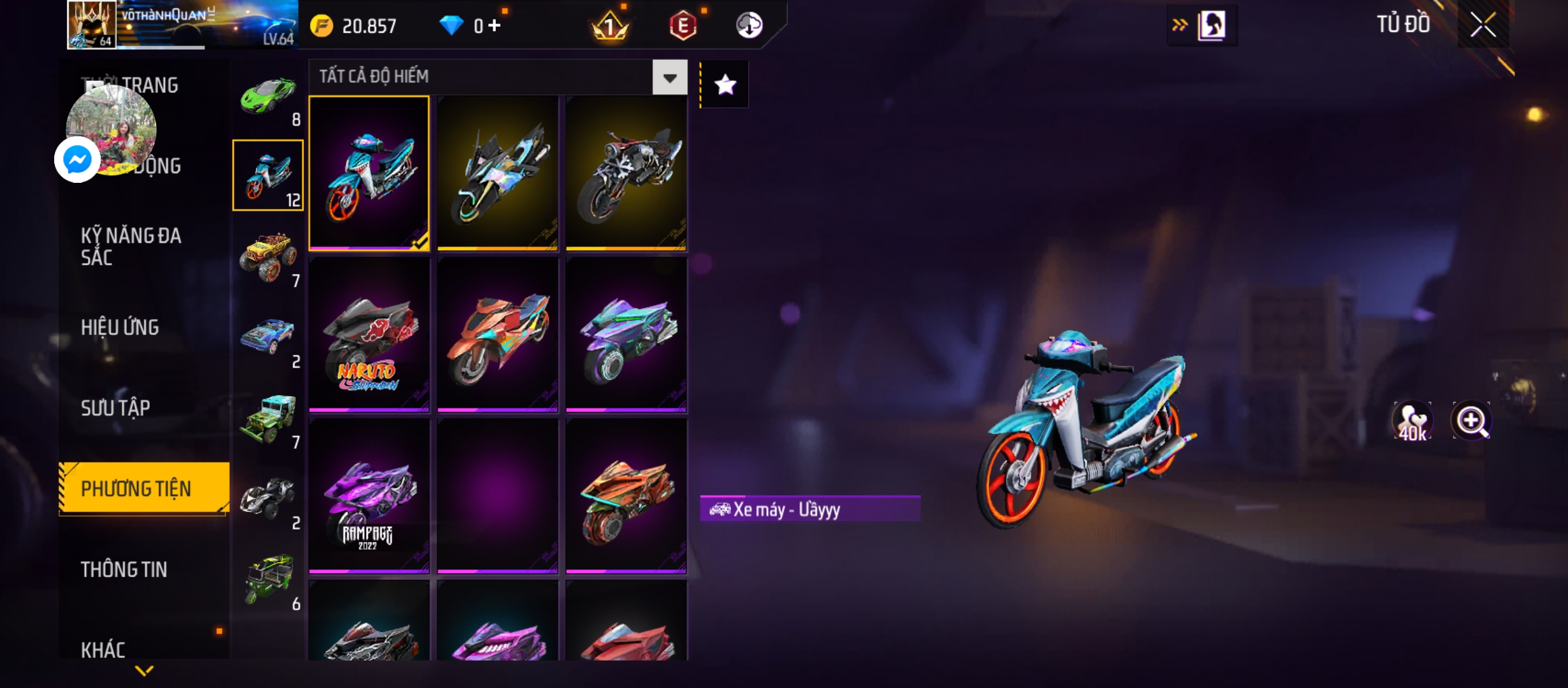Toggle the star favorites filter
The width and height of the screenshot is (1568, 688).
[x=725, y=85]
